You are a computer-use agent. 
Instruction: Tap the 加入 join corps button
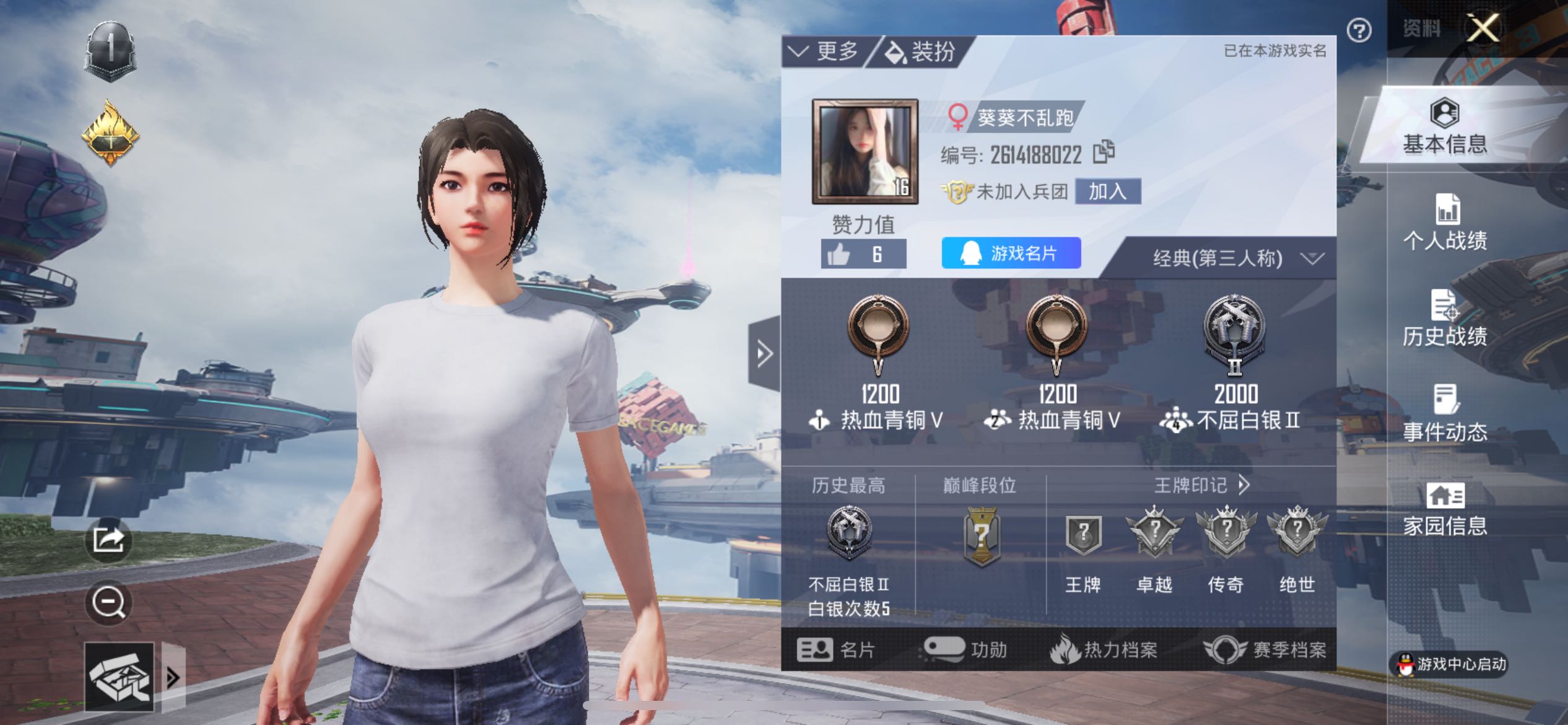tap(1107, 191)
